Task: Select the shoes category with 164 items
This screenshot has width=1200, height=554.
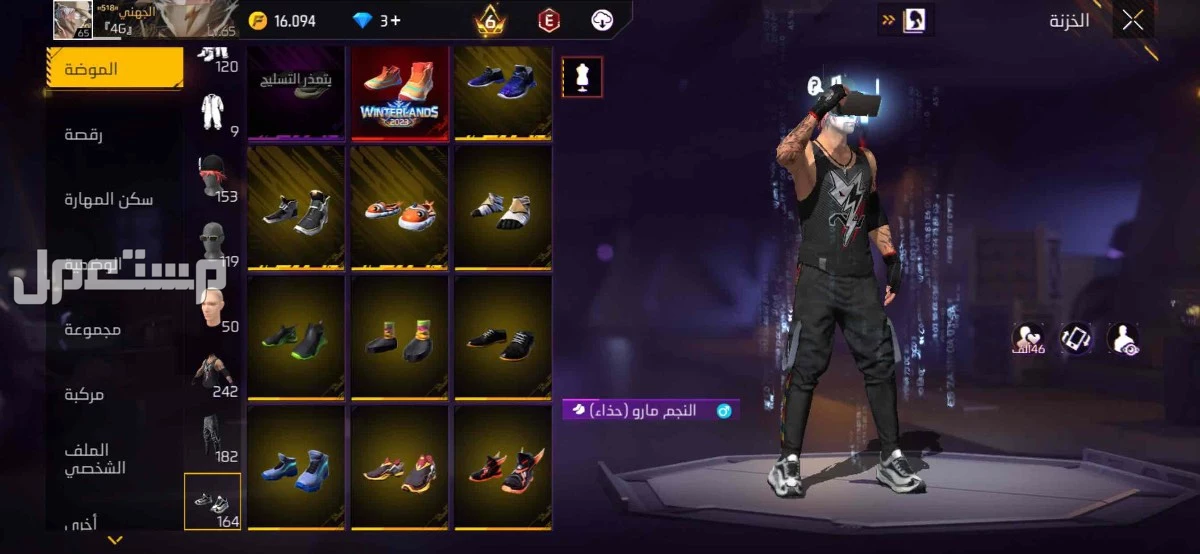Action: point(212,502)
